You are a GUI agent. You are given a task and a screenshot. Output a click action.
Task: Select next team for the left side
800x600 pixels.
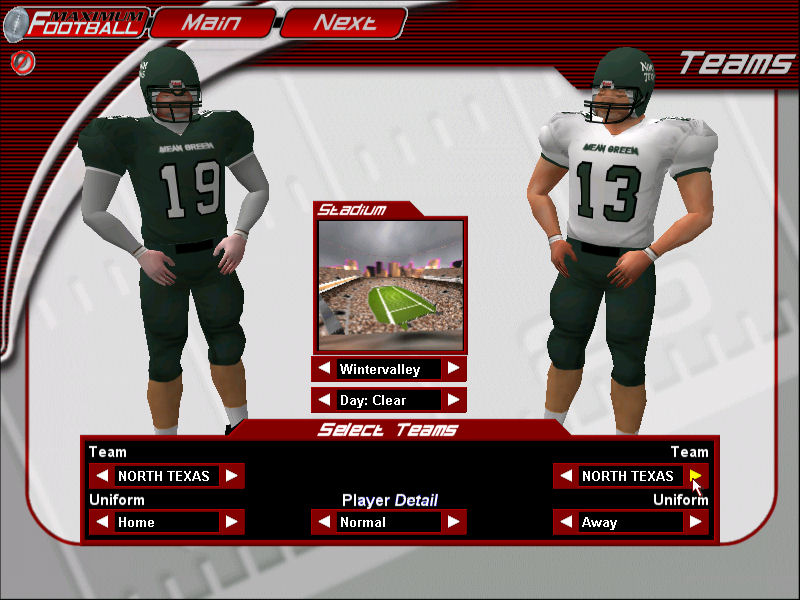click(232, 476)
